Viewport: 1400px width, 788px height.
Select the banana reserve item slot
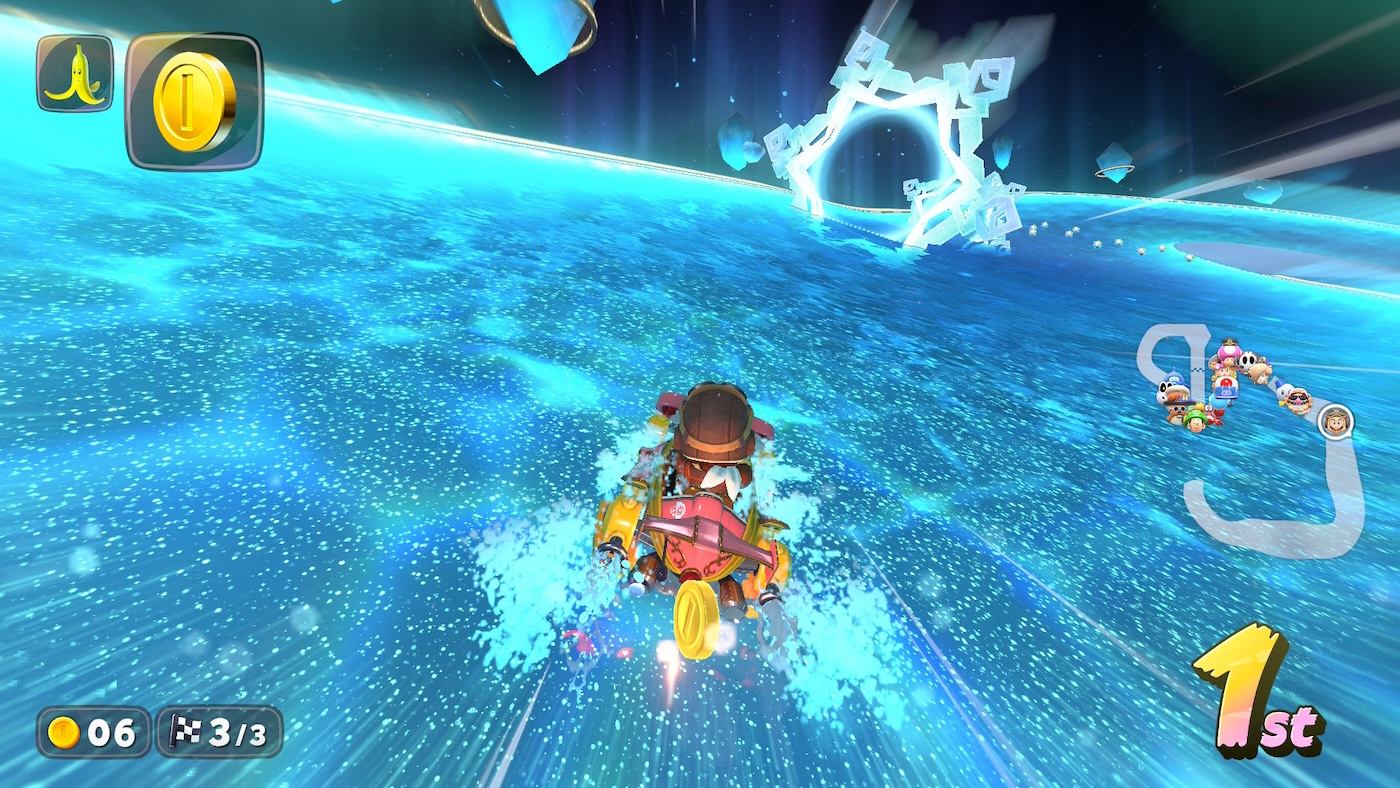(75, 73)
